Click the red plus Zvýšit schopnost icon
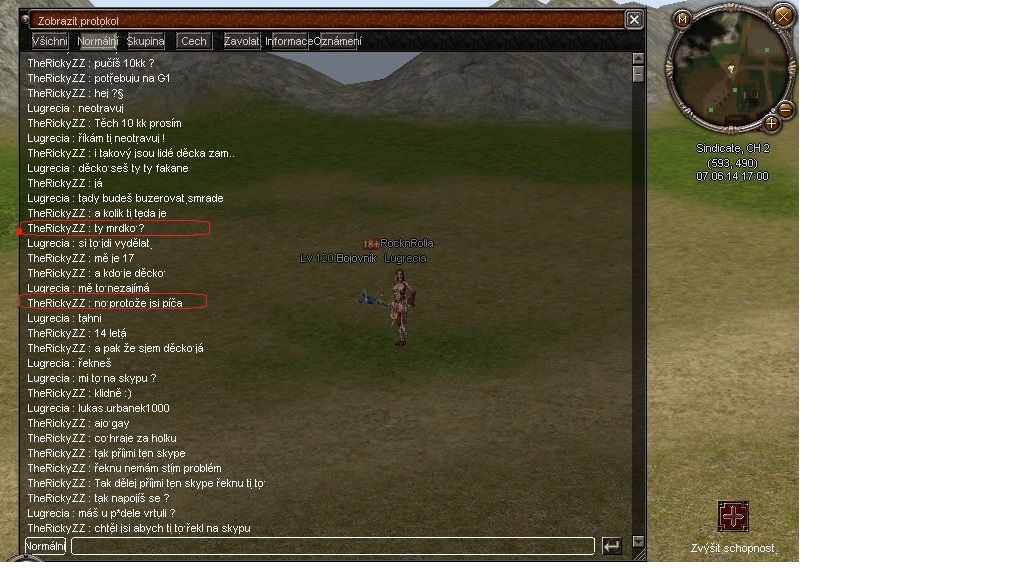Image resolution: width=1017 pixels, height=568 pixels. click(x=733, y=516)
